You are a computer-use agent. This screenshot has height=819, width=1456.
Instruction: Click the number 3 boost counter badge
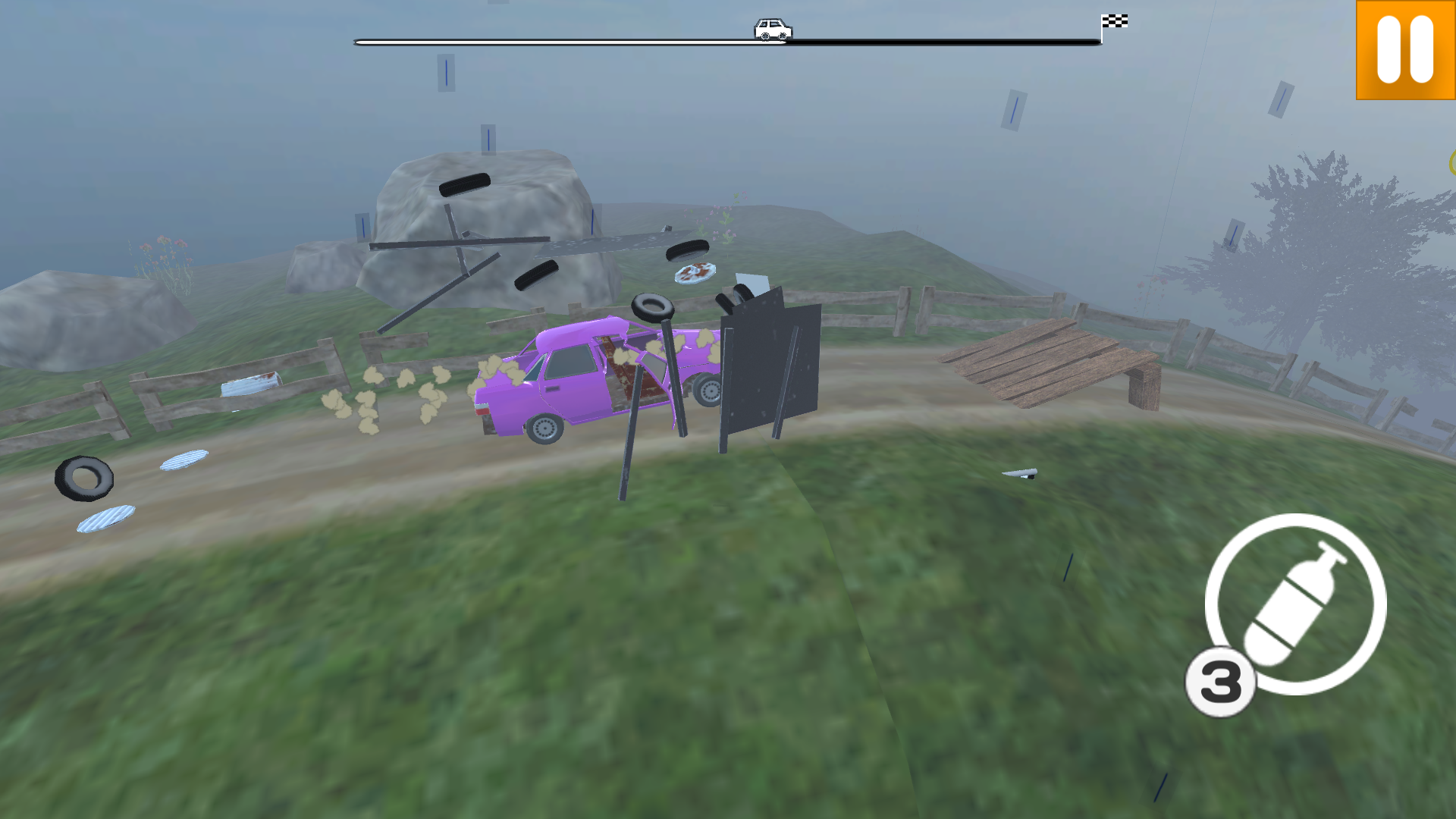1222,682
